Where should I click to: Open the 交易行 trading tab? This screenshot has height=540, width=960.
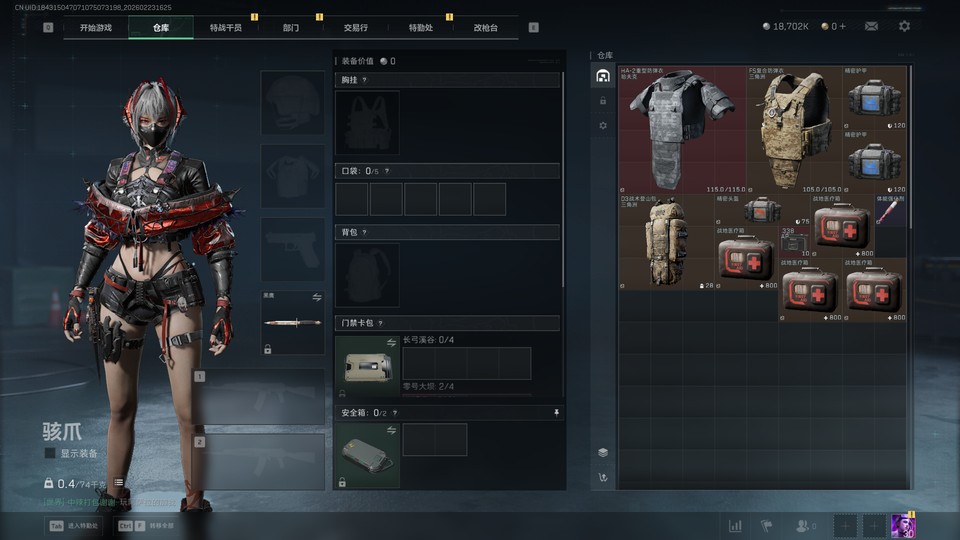coord(355,27)
